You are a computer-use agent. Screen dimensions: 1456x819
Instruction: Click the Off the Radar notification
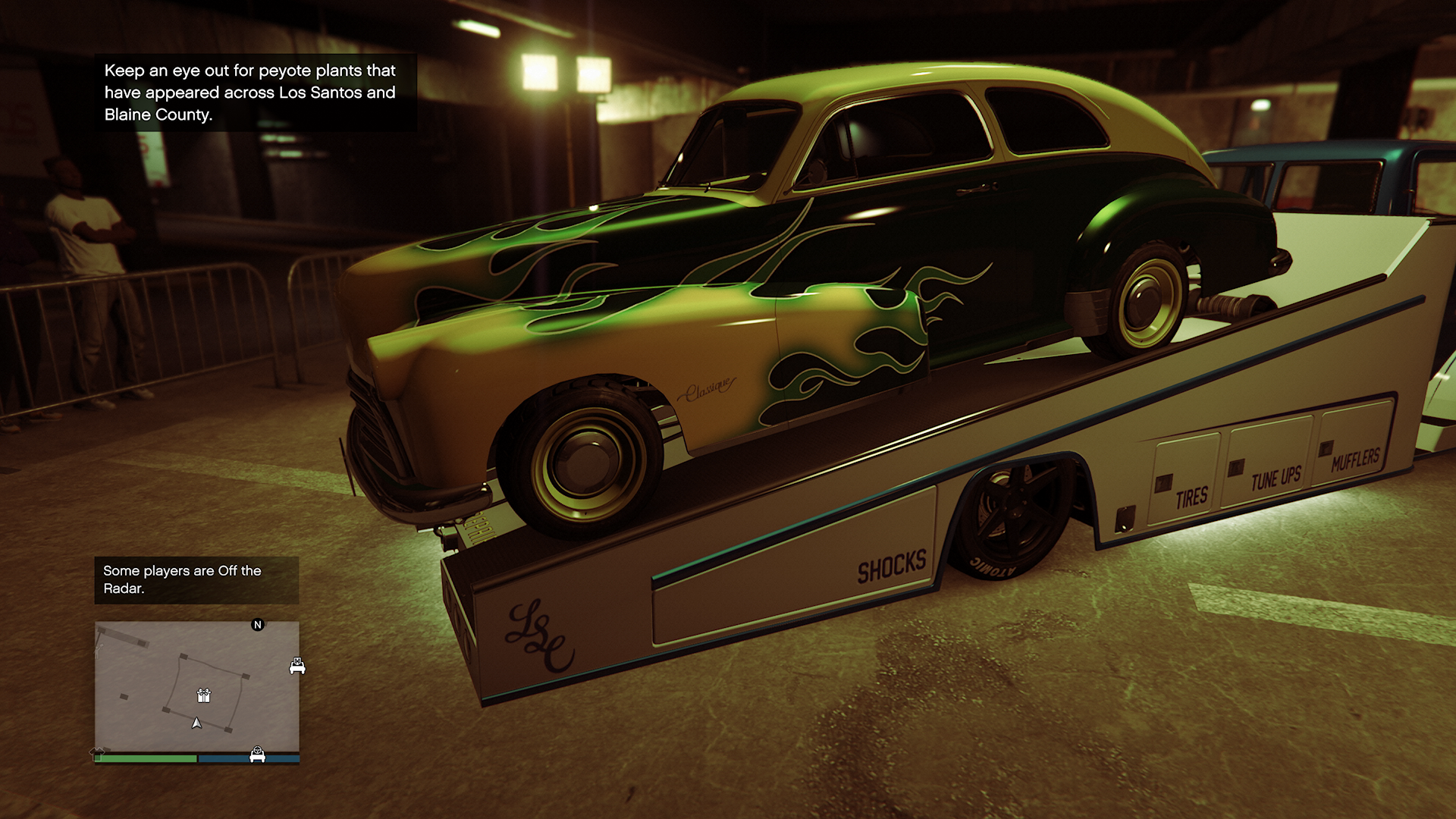[196, 580]
